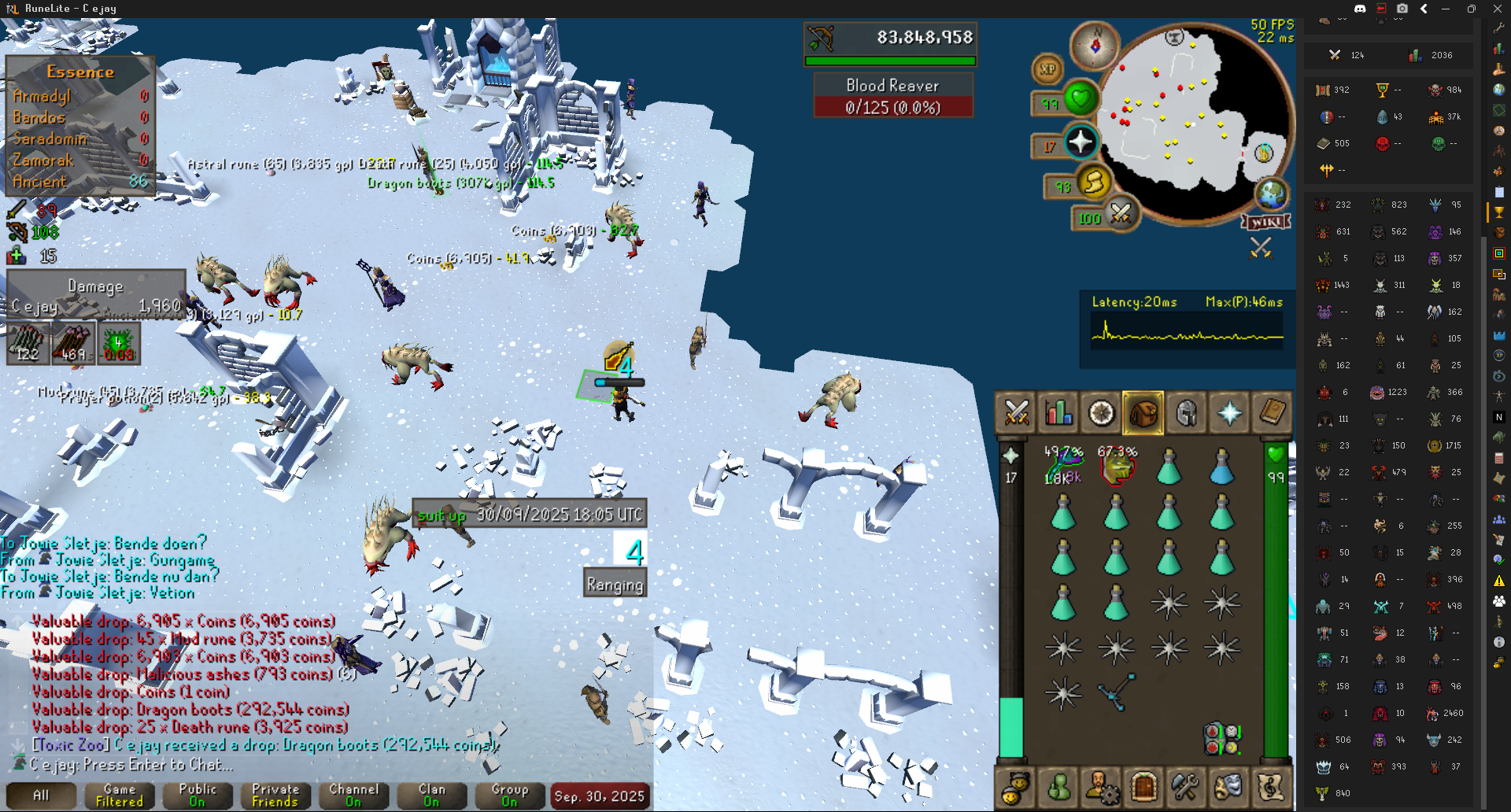Click the Wiki lookup banner
Image resolution: width=1511 pixels, height=812 pixels.
(x=1265, y=222)
